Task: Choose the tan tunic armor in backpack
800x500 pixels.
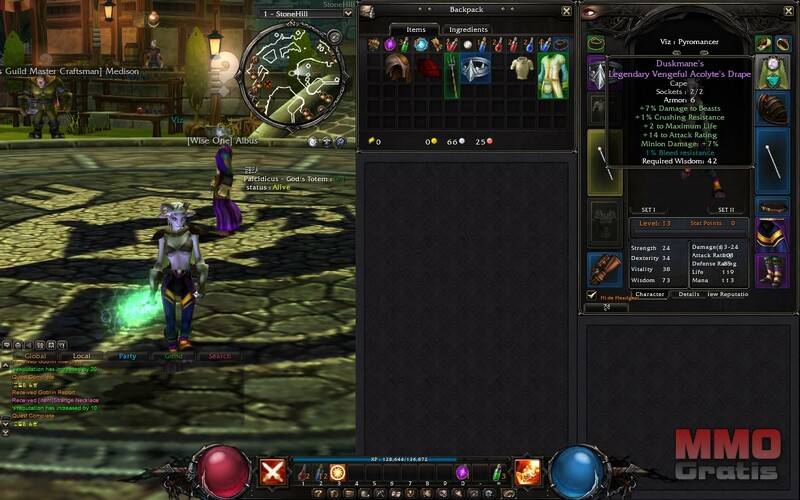Action: [x=521, y=68]
